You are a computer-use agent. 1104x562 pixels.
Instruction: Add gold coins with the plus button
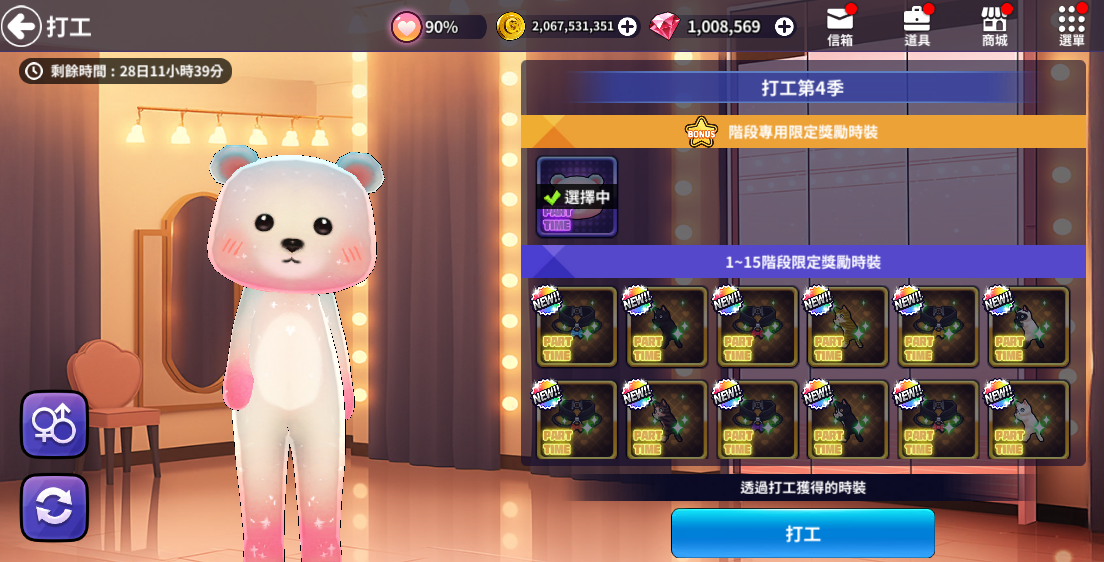coord(627,27)
